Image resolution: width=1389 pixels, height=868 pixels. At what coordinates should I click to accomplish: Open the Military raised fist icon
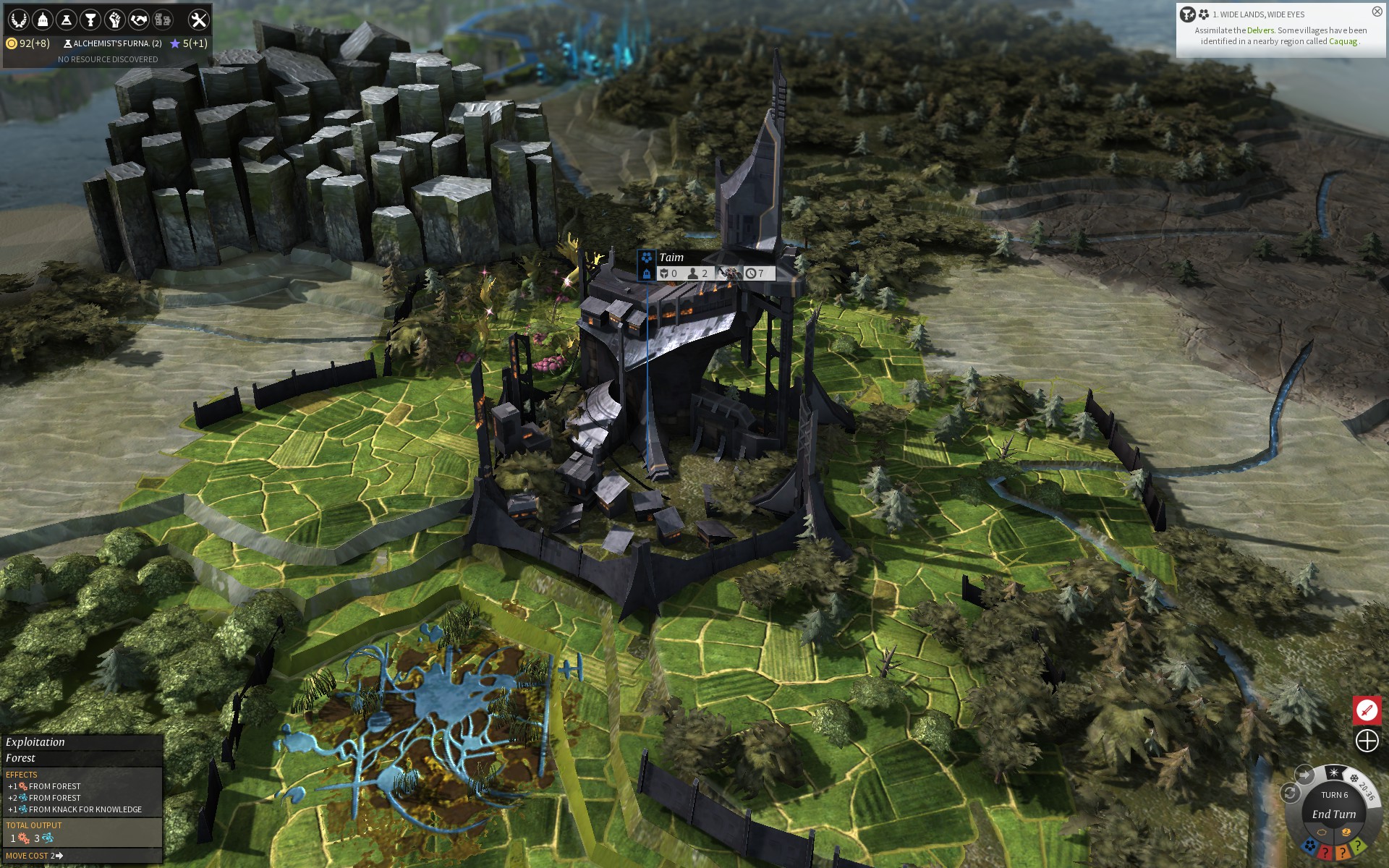[x=114, y=20]
